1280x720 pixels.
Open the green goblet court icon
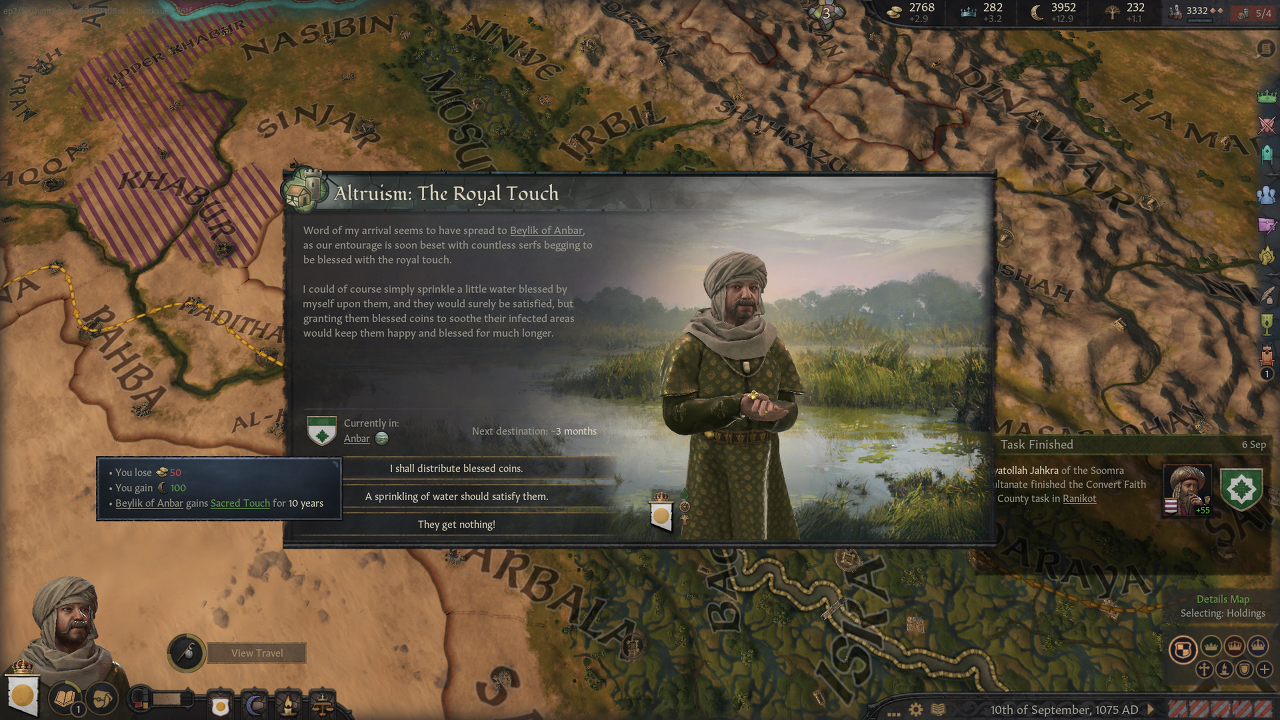pyautogui.click(x=1267, y=324)
